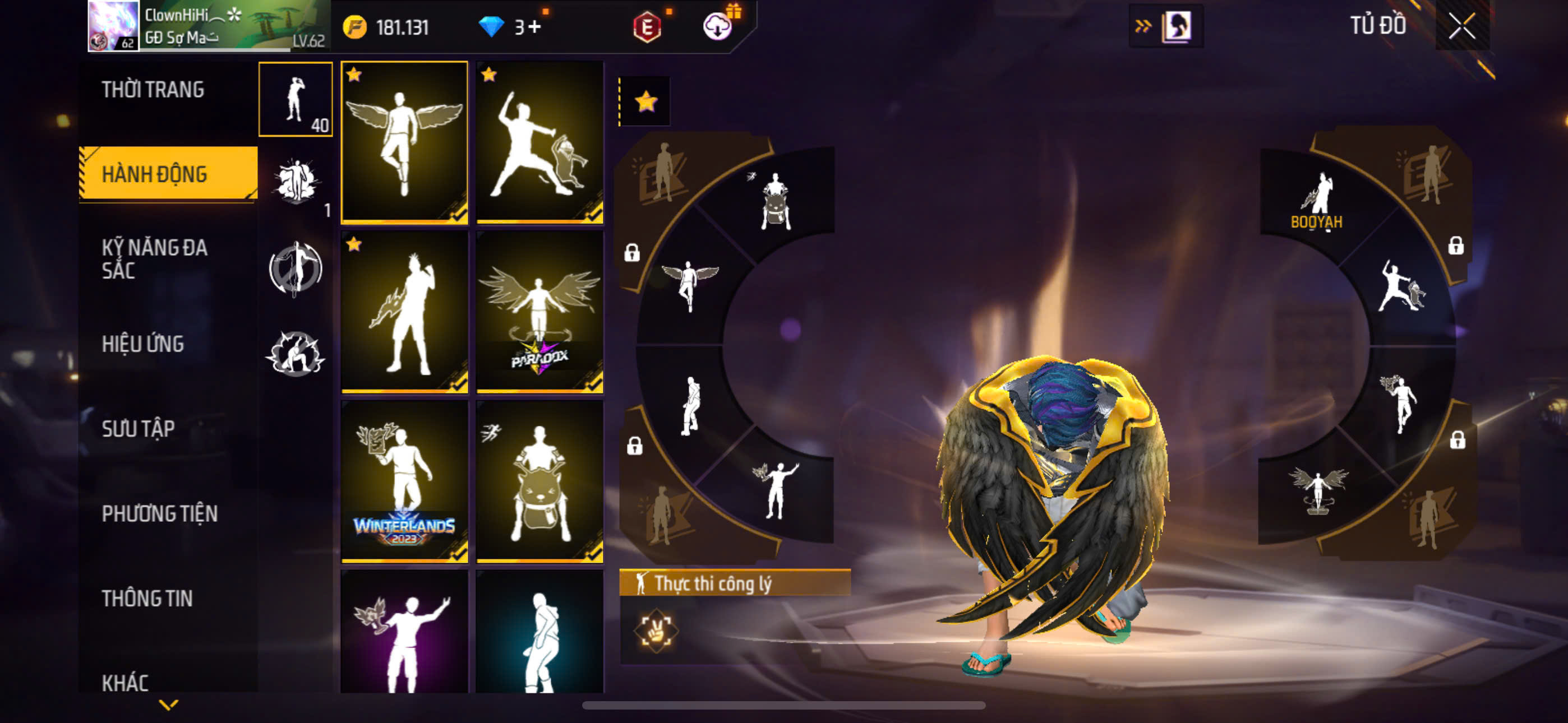
Task: Open the HIỆU ỨNG category
Action: tap(142, 344)
